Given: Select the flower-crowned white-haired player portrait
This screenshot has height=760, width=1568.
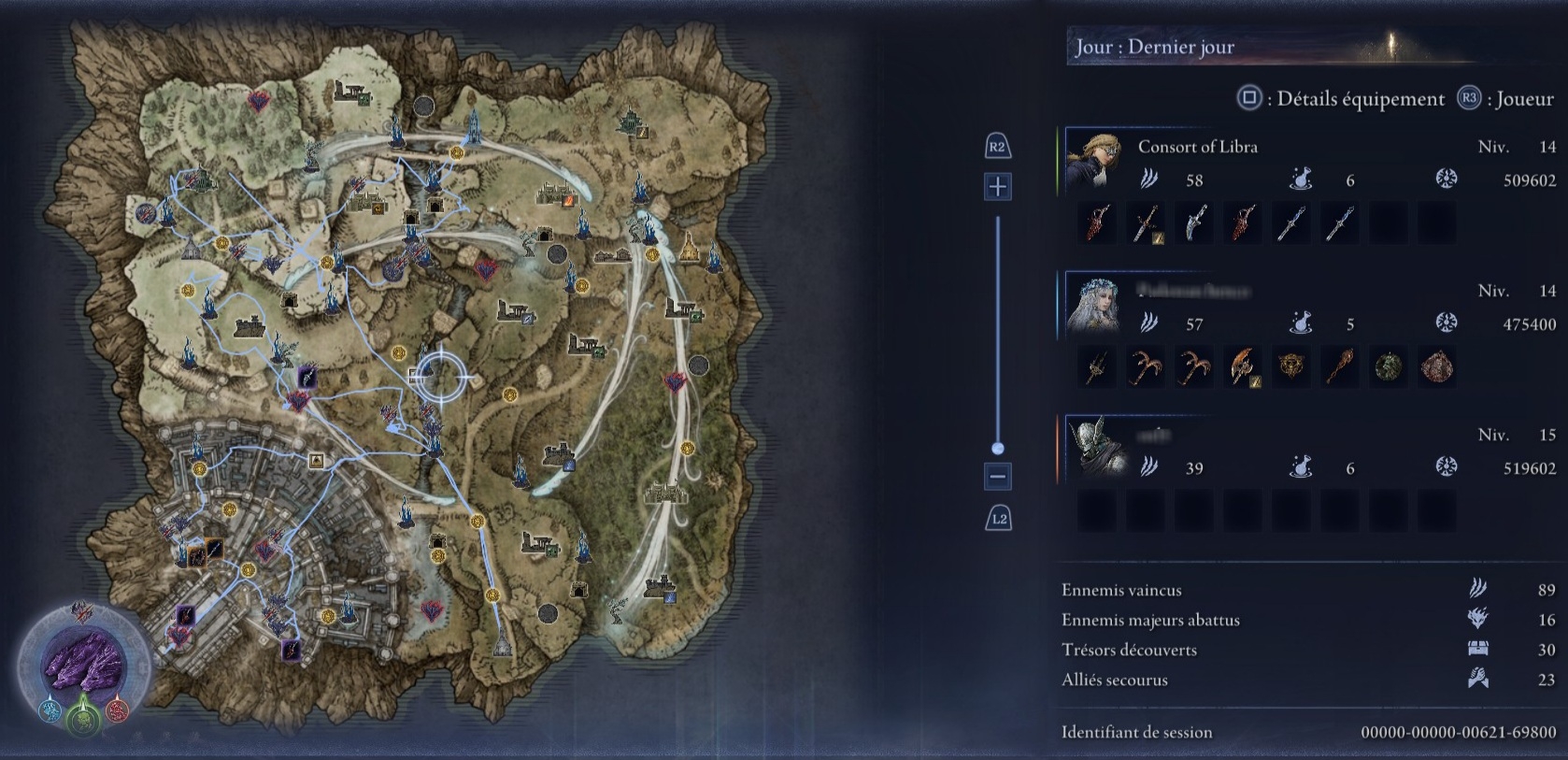Looking at the screenshot, I should point(1094,305).
